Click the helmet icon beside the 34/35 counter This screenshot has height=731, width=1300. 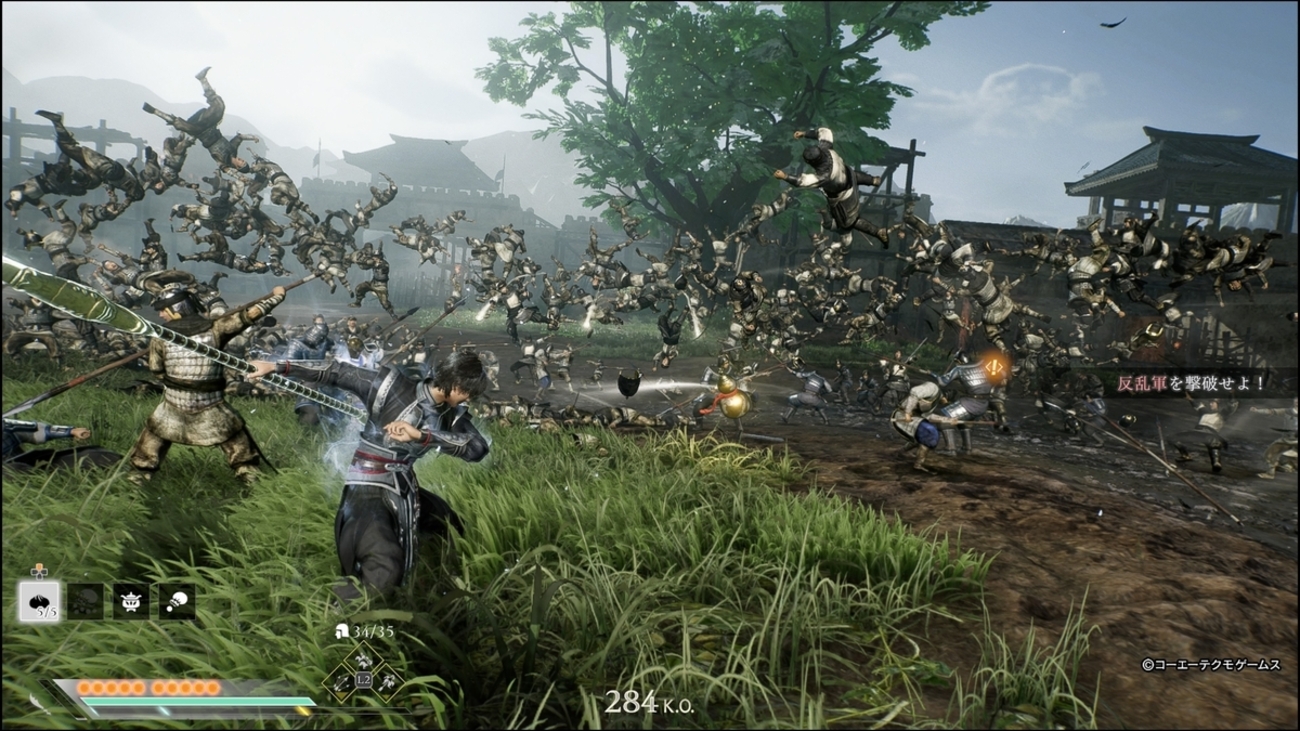343,630
